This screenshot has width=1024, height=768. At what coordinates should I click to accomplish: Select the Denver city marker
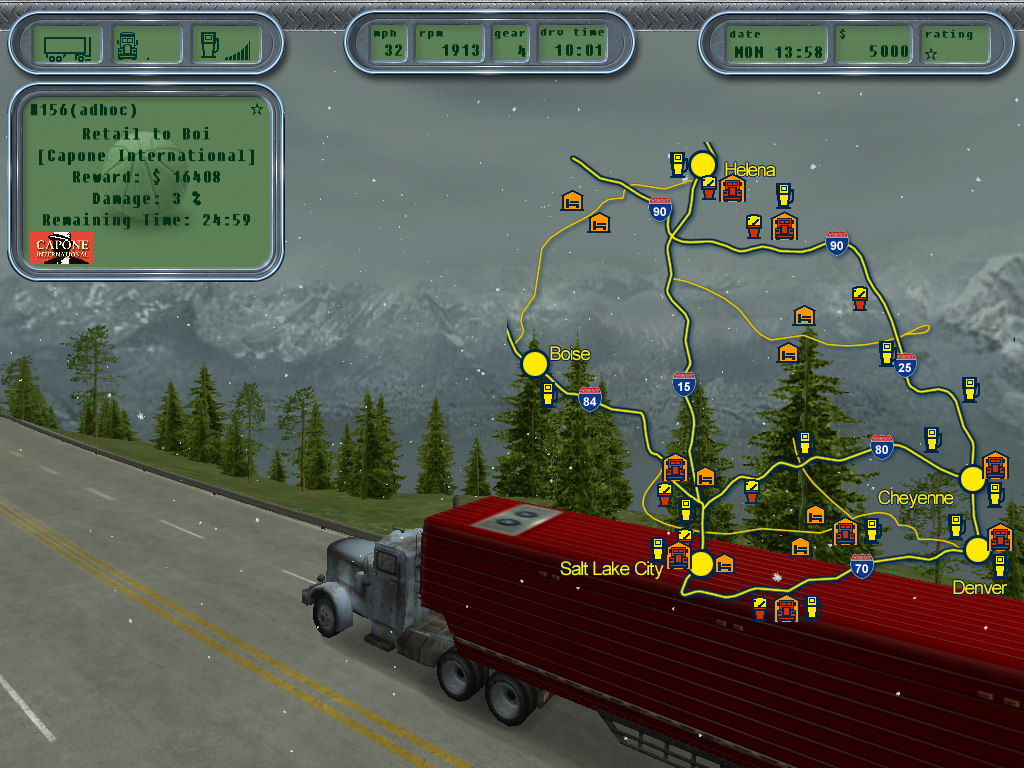(977, 549)
